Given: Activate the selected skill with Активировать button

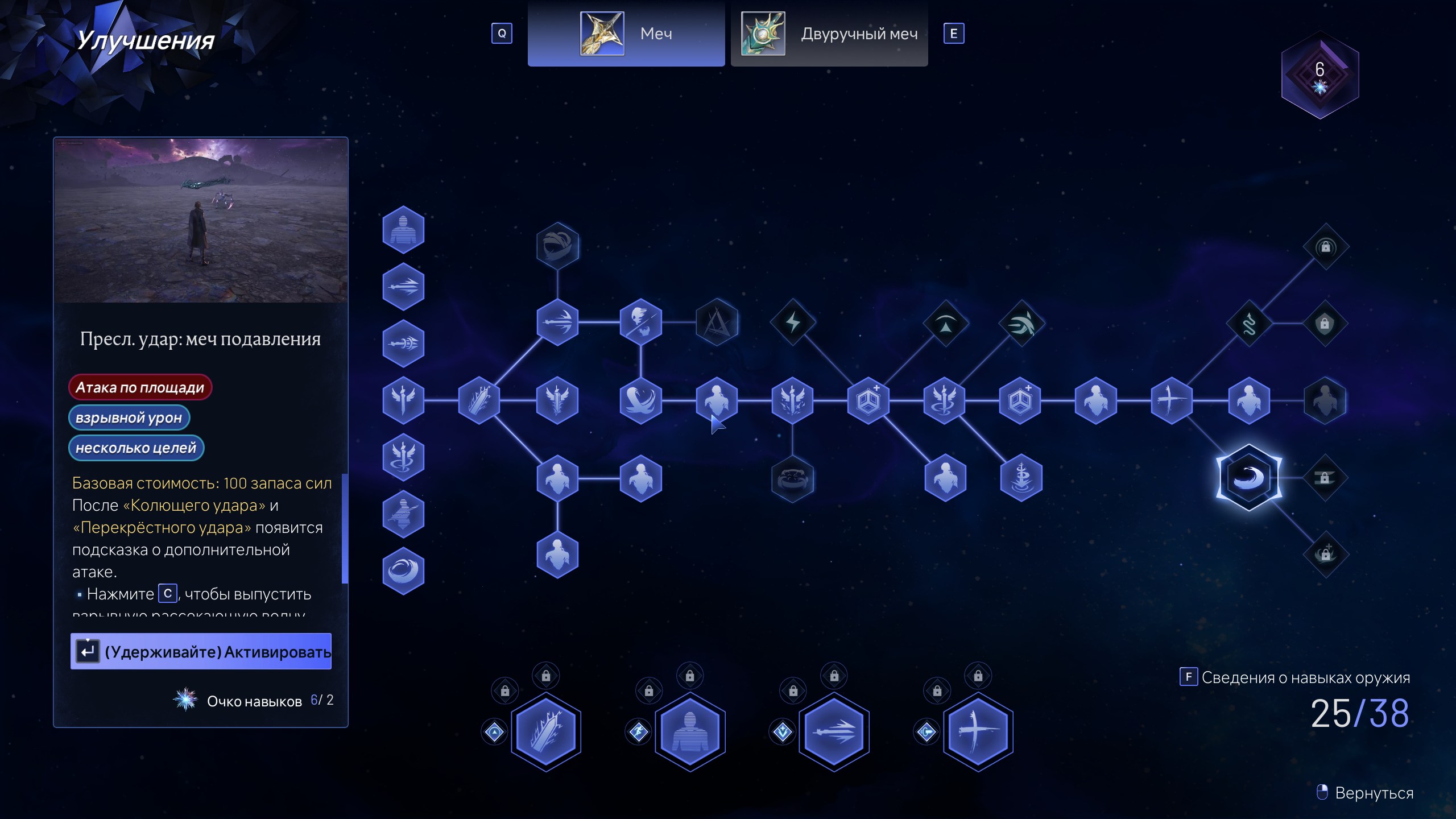Looking at the screenshot, I should pos(201,651).
